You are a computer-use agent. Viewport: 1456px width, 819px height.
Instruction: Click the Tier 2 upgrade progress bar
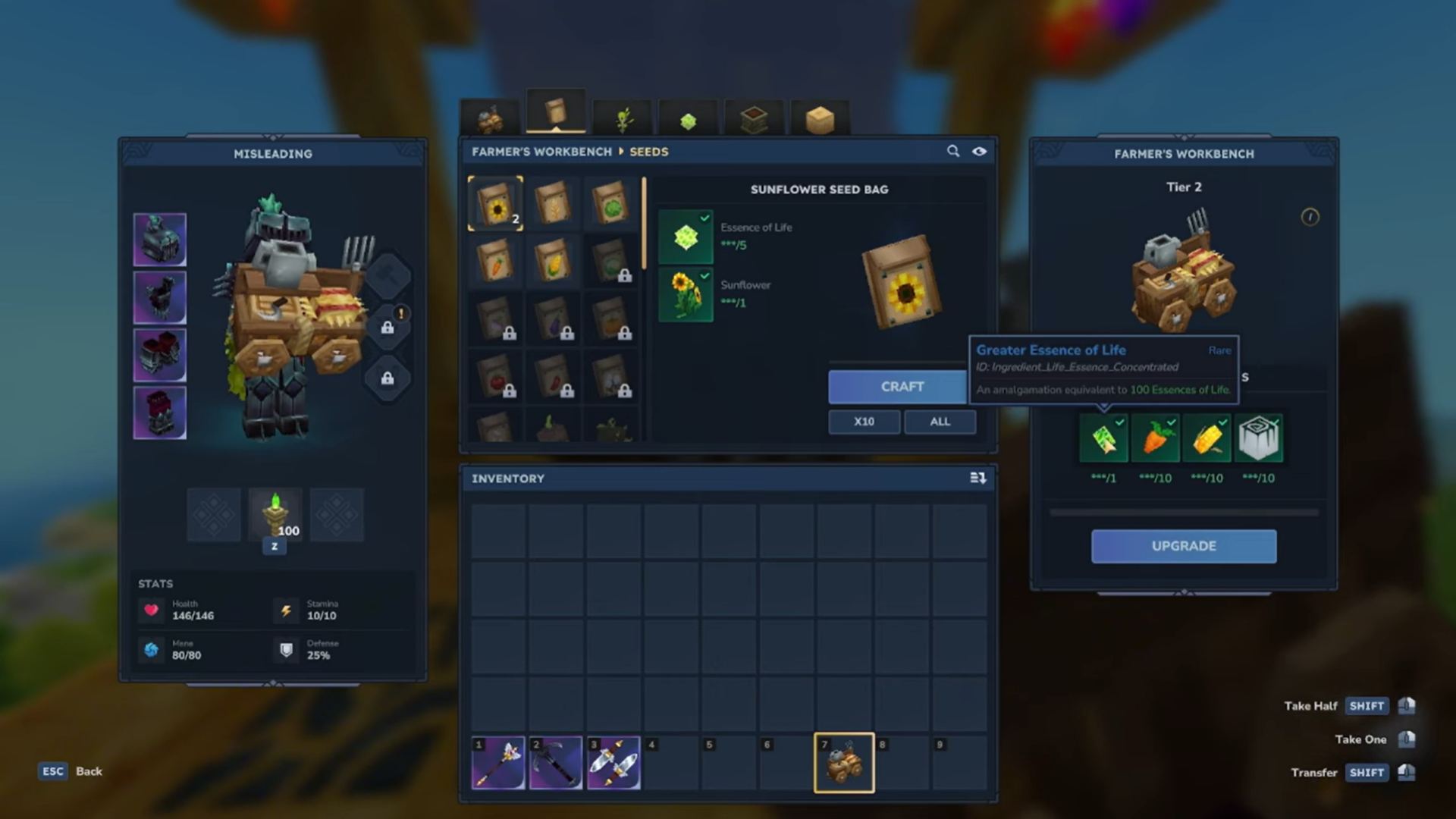(1184, 511)
